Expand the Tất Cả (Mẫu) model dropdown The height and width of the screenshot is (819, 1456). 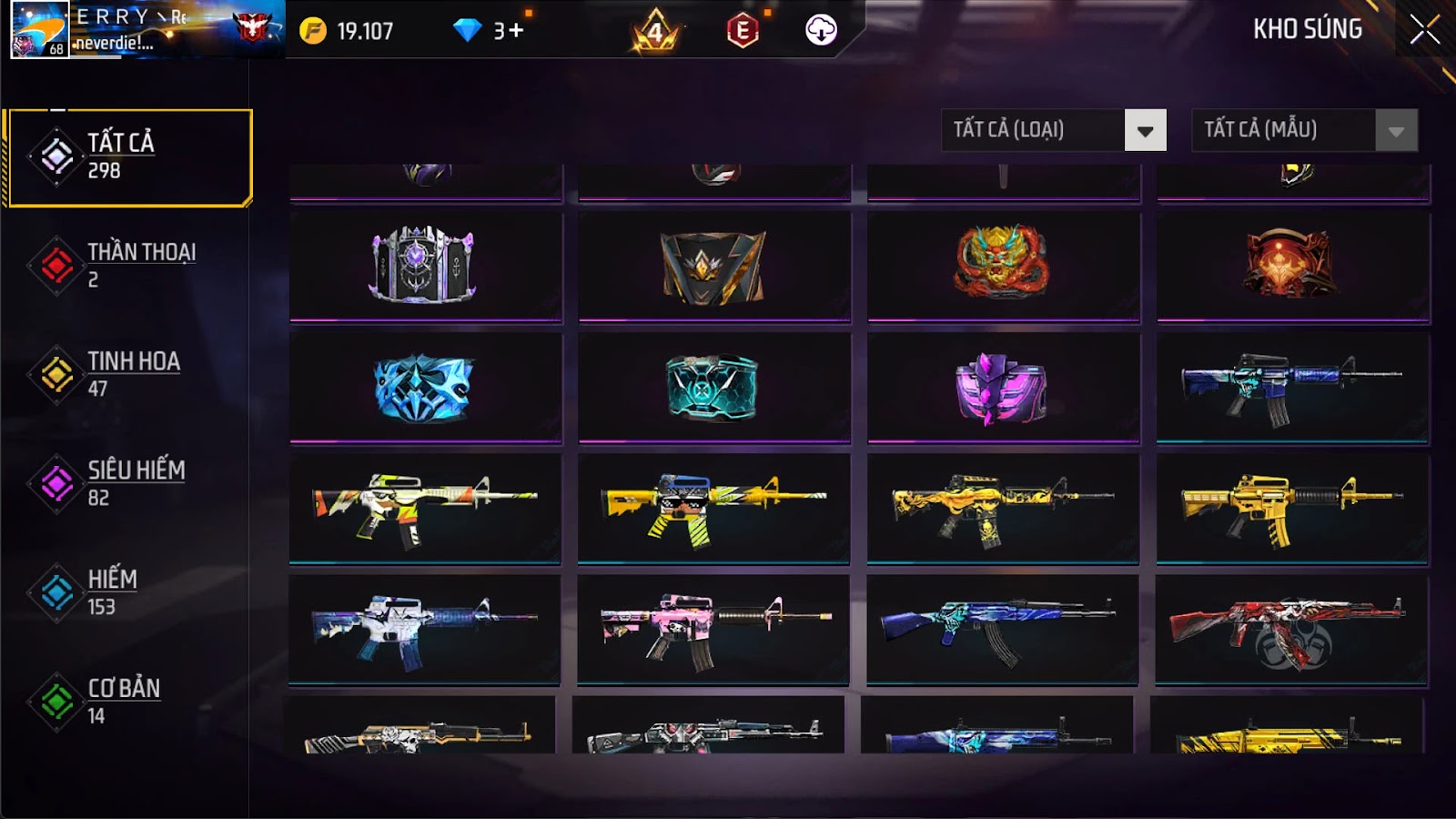click(x=1304, y=130)
